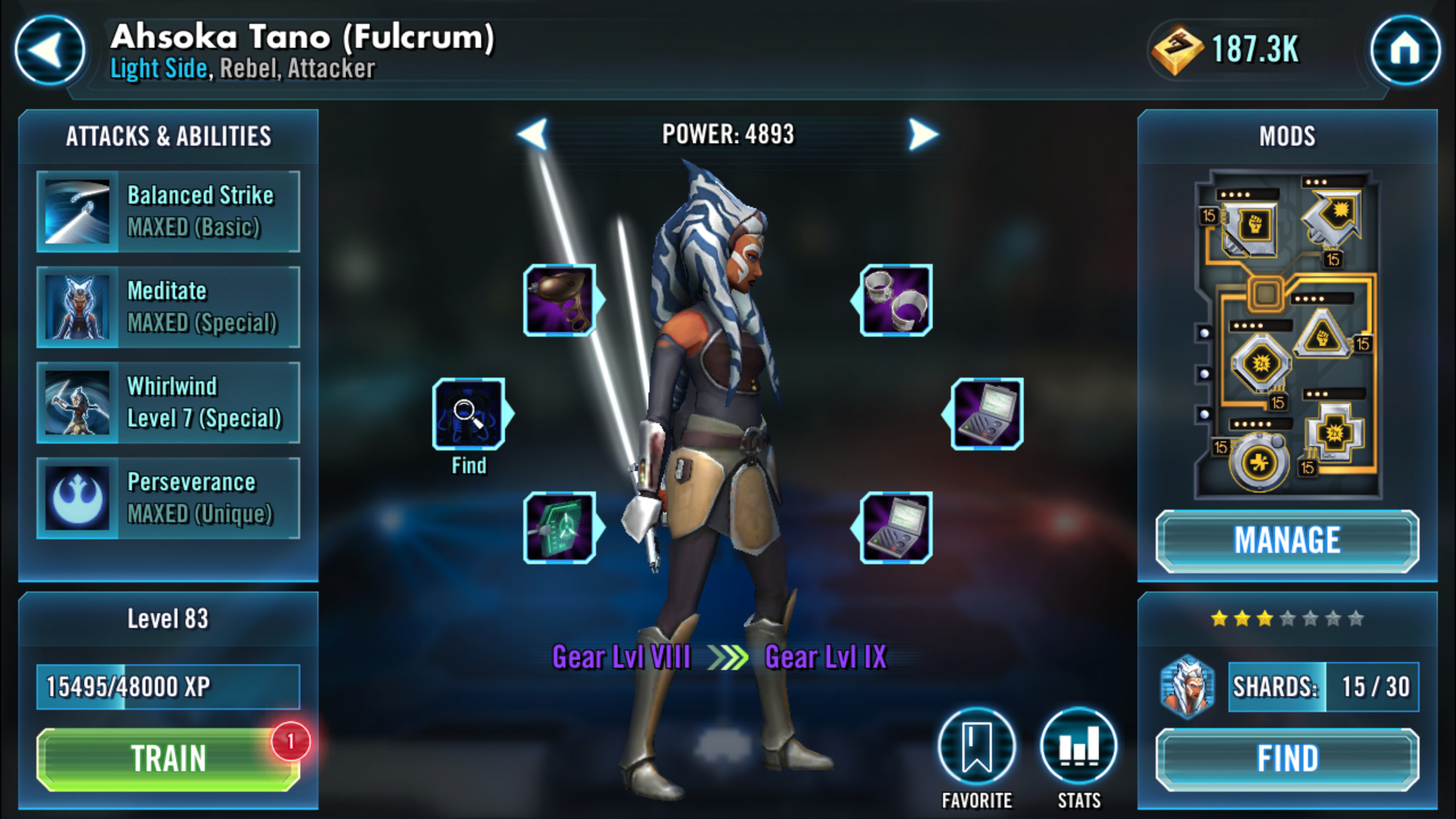The width and height of the screenshot is (1456, 819).
Task: Open the Balanced Strike ability
Action: coord(168,212)
